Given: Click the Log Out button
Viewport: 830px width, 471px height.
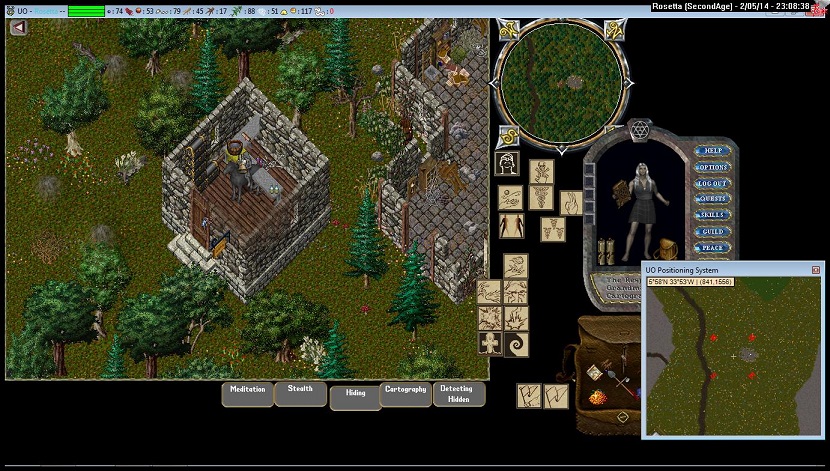Looking at the screenshot, I should click(713, 183).
